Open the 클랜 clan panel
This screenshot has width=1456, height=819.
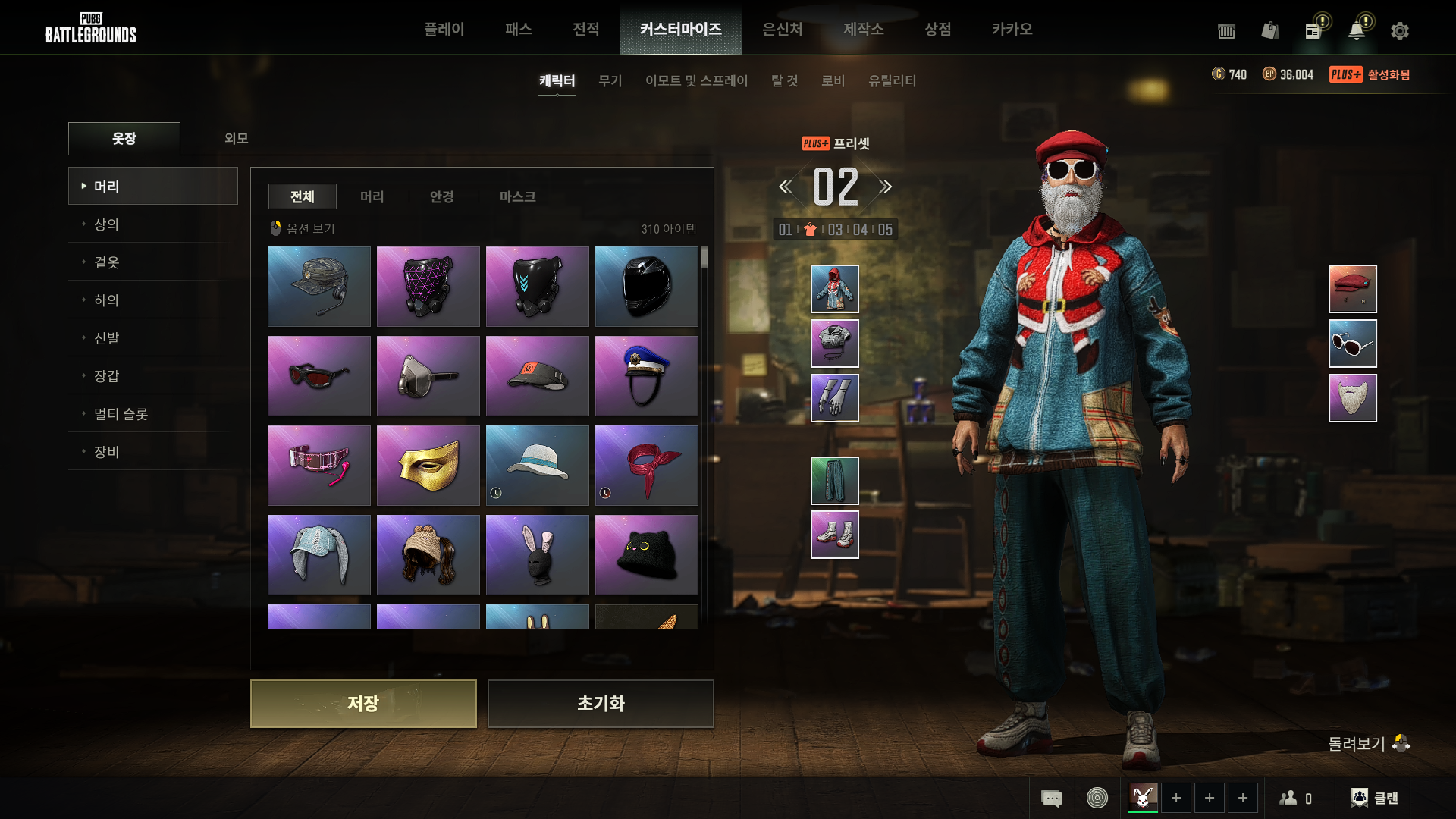click(x=1375, y=798)
